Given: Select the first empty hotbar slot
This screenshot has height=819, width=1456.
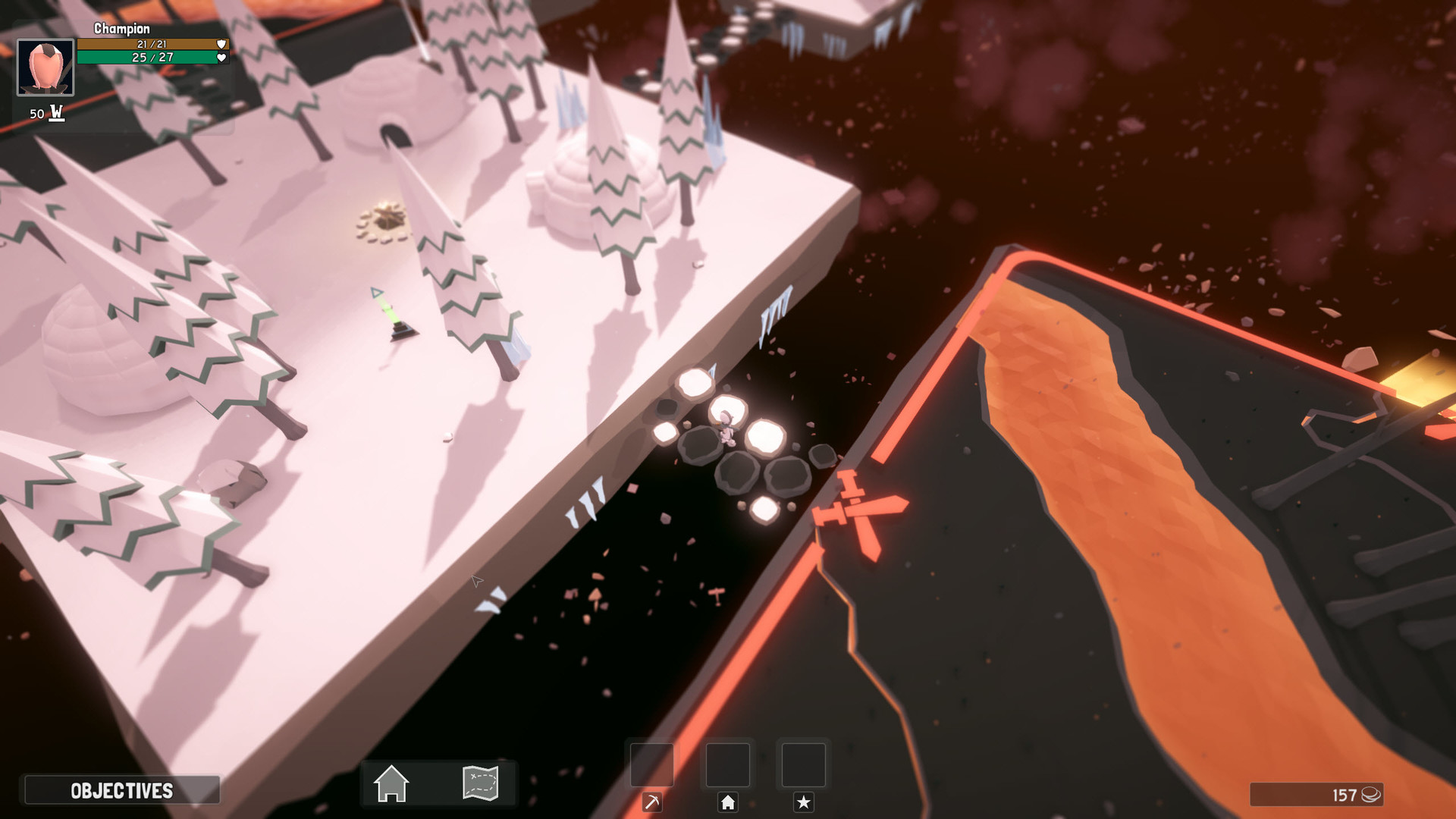Looking at the screenshot, I should pos(651,766).
